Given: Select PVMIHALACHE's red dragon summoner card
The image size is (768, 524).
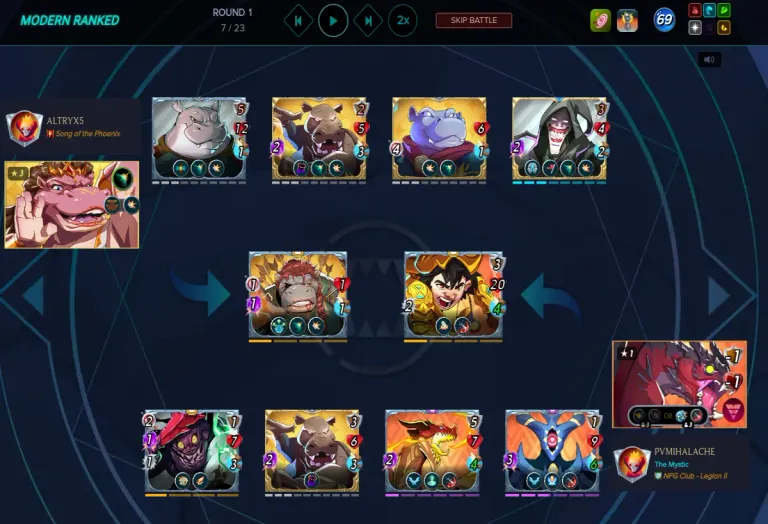Looking at the screenshot, I should coord(678,384).
